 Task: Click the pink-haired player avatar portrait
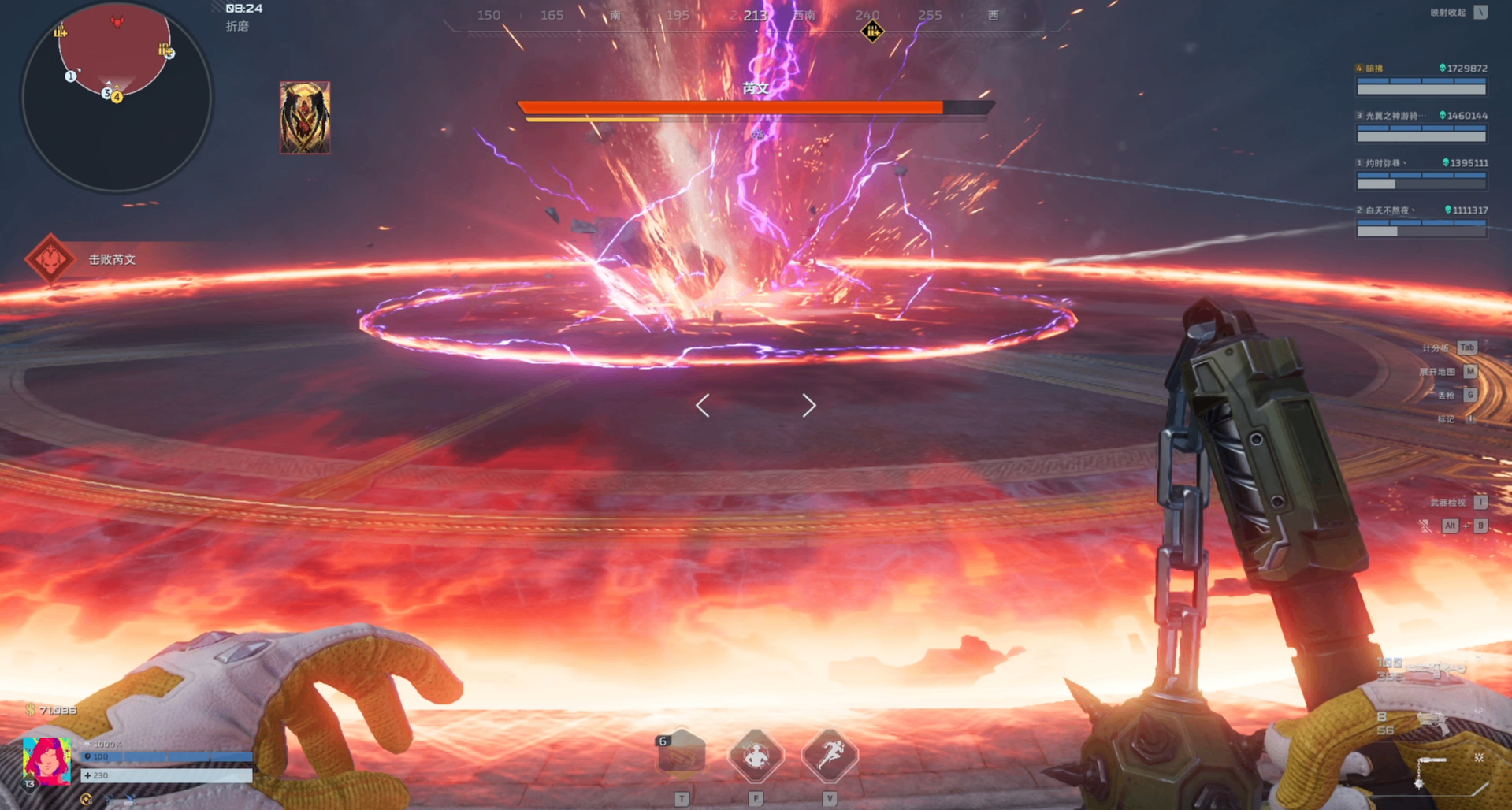(46, 760)
